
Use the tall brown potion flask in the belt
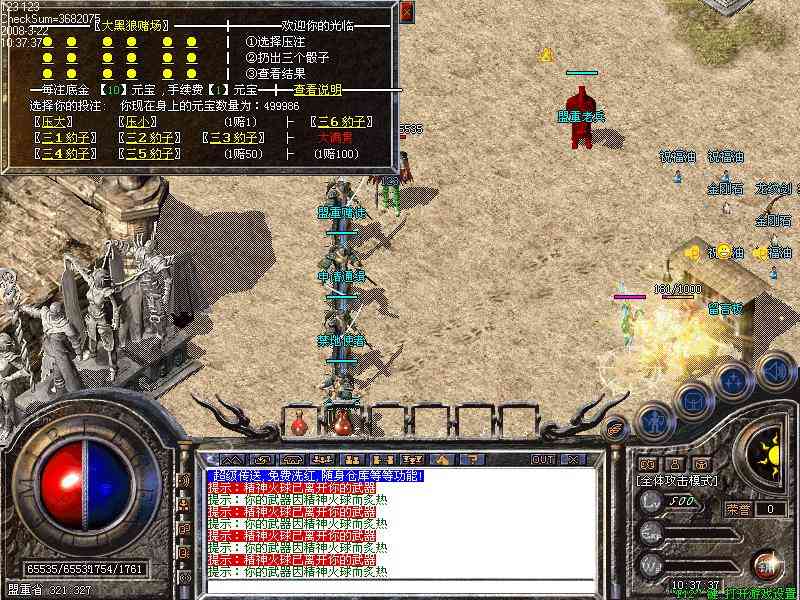coord(343,421)
